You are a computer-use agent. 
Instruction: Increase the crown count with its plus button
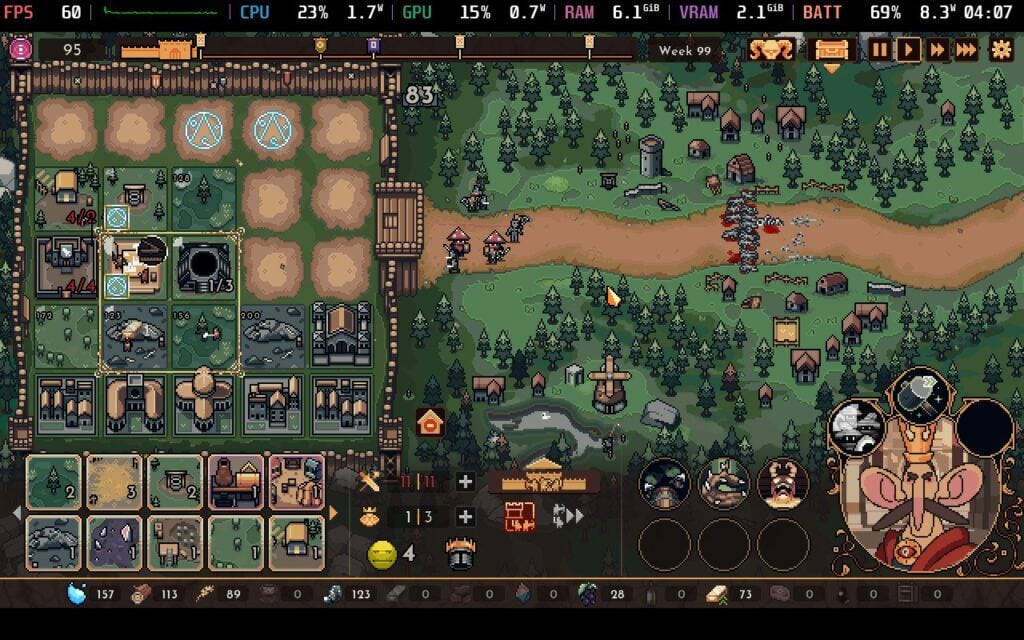(x=465, y=516)
